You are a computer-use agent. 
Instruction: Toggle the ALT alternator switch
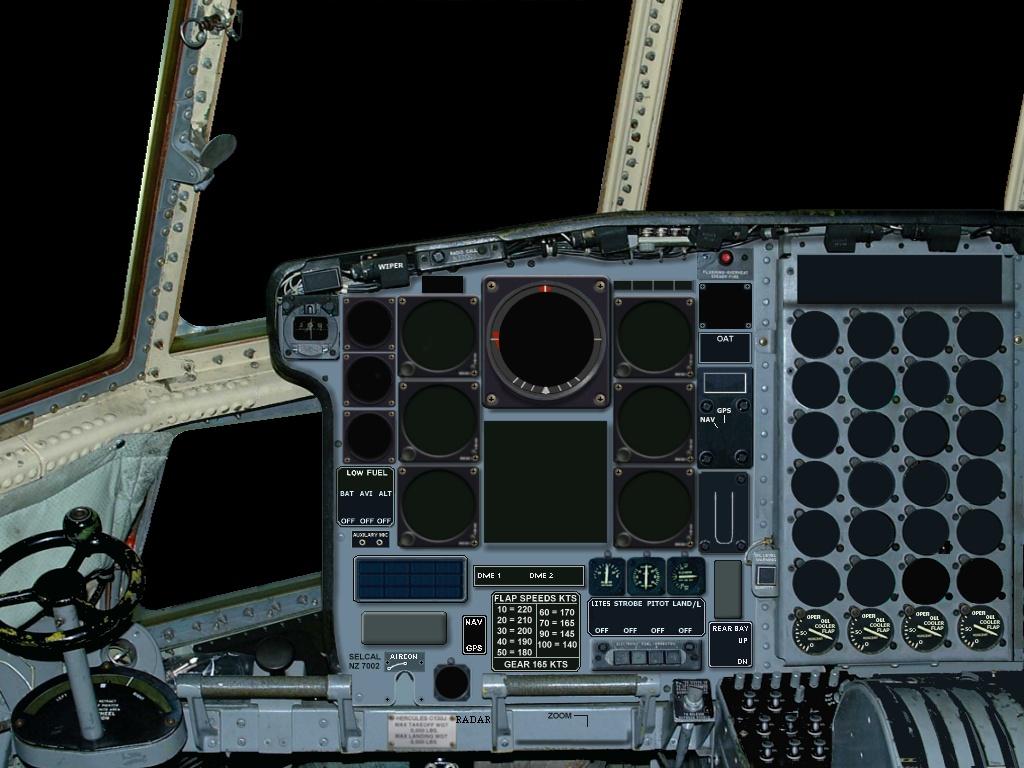tap(385, 507)
